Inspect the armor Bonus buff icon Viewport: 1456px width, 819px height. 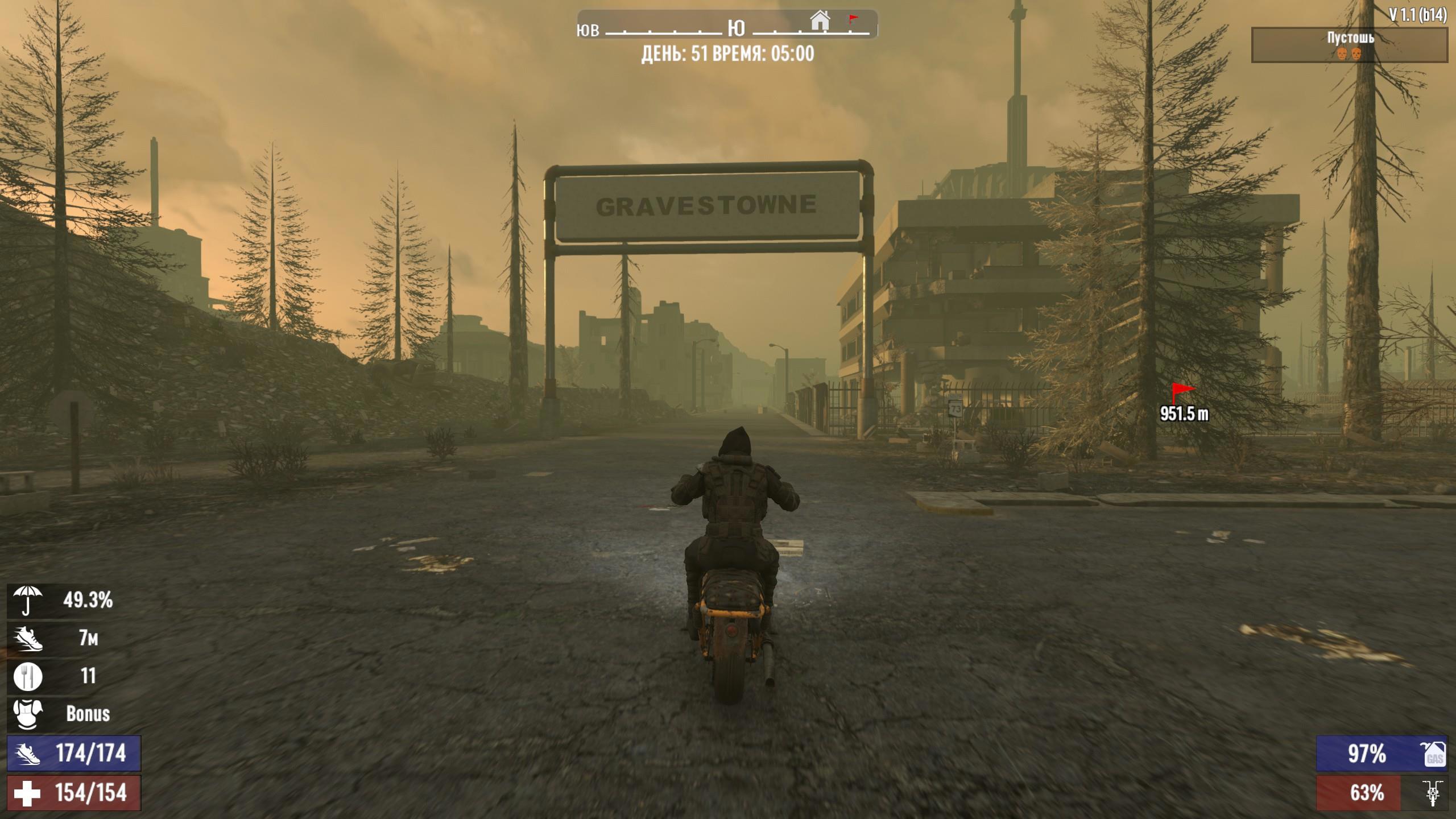(x=27, y=714)
